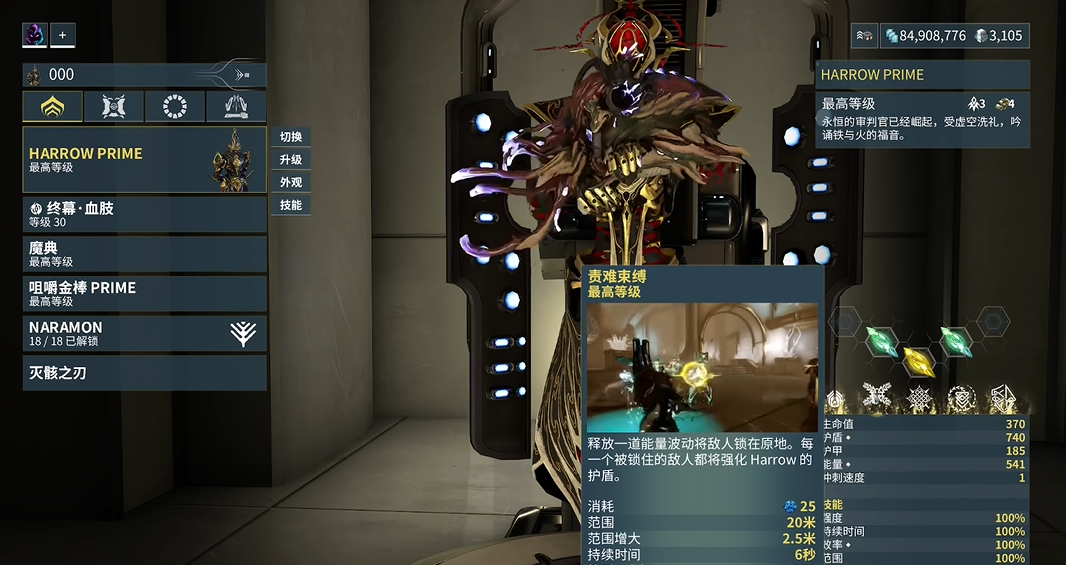Select the 灭骸之刃 weapon row
Viewport: 1066px width, 565px height.
[144, 373]
